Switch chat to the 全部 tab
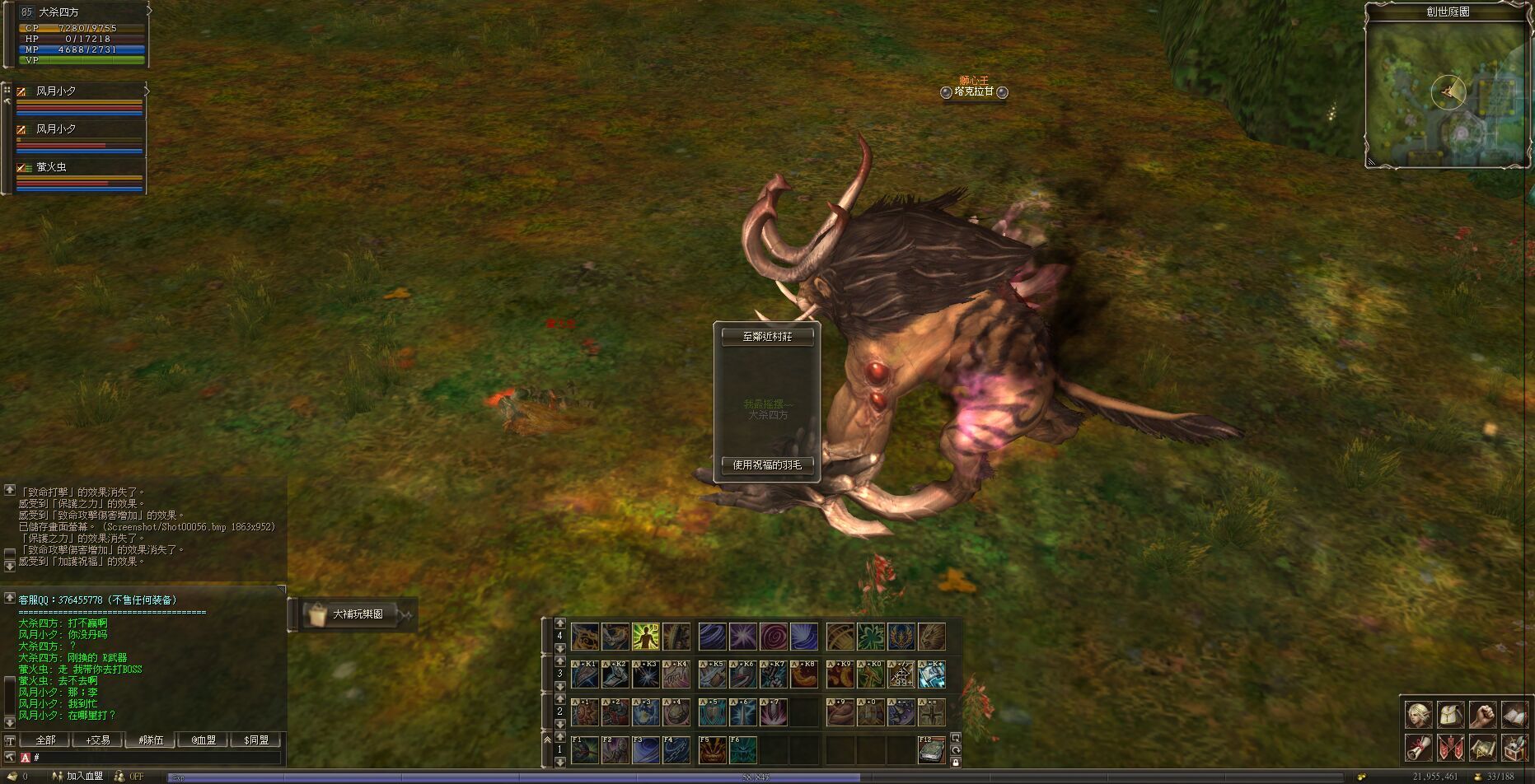This screenshot has width=1535, height=784. pyautogui.click(x=45, y=740)
